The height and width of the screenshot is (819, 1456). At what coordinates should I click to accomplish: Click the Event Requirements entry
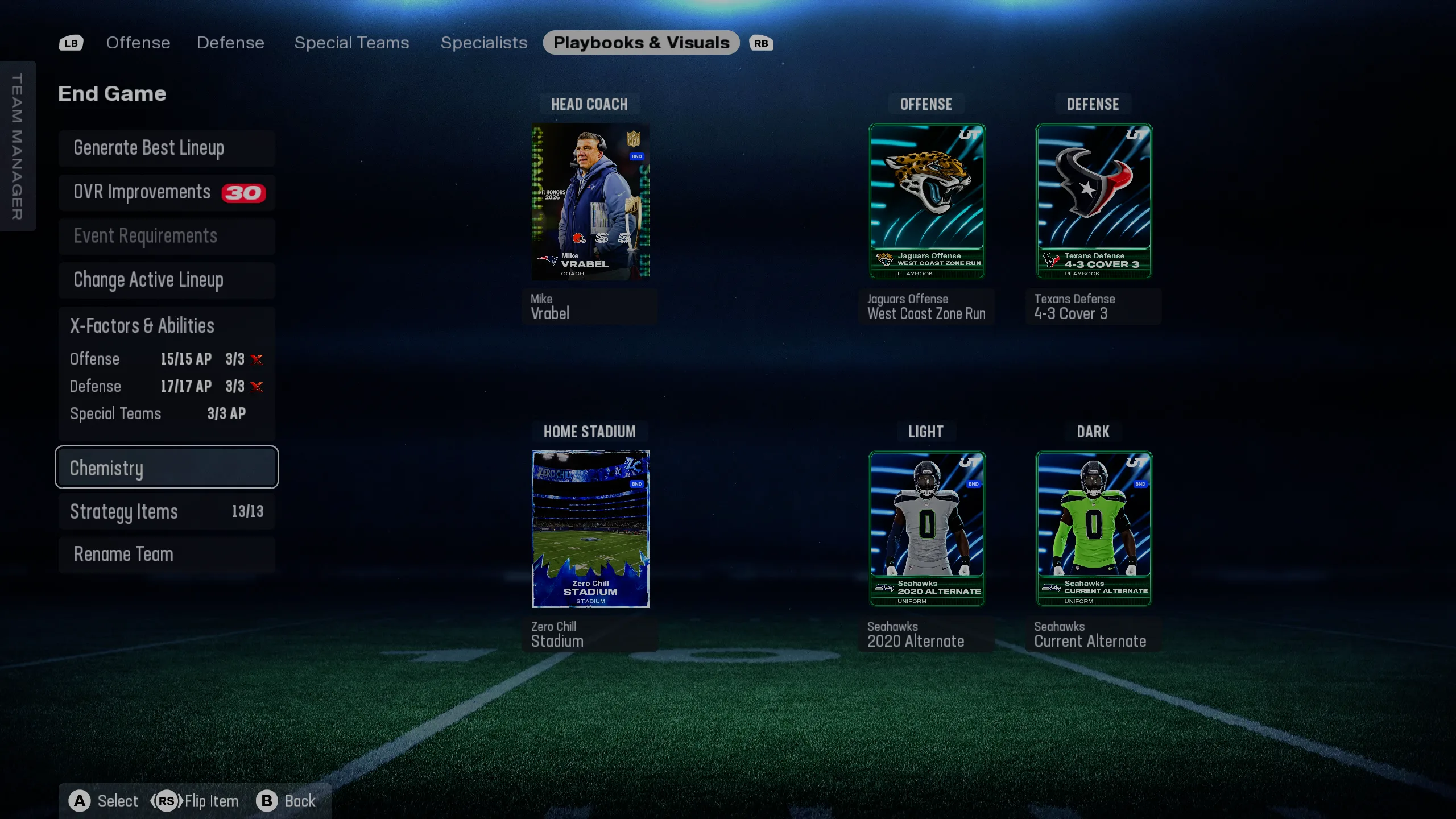[x=167, y=237]
